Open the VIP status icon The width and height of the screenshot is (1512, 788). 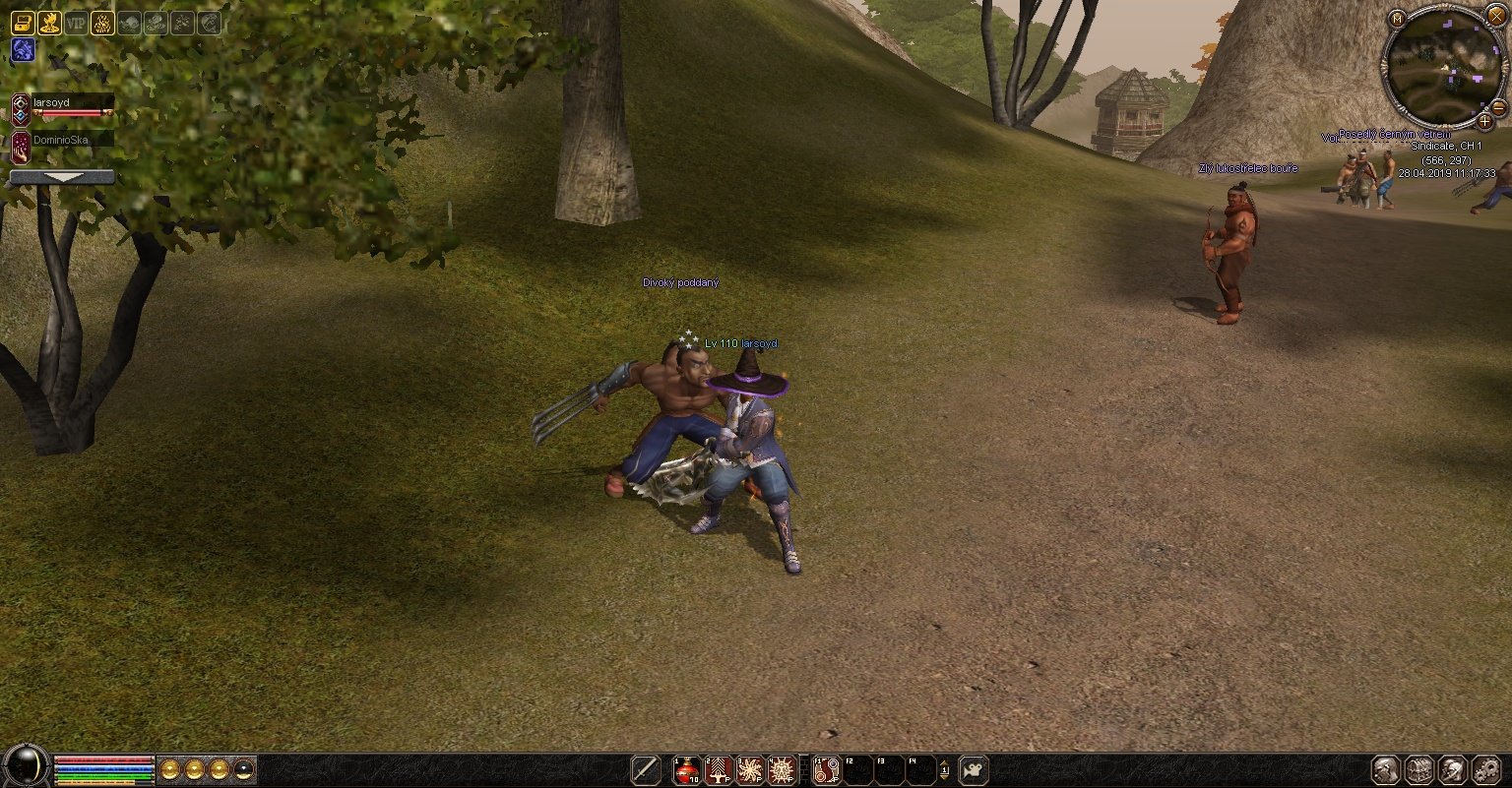point(76,24)
